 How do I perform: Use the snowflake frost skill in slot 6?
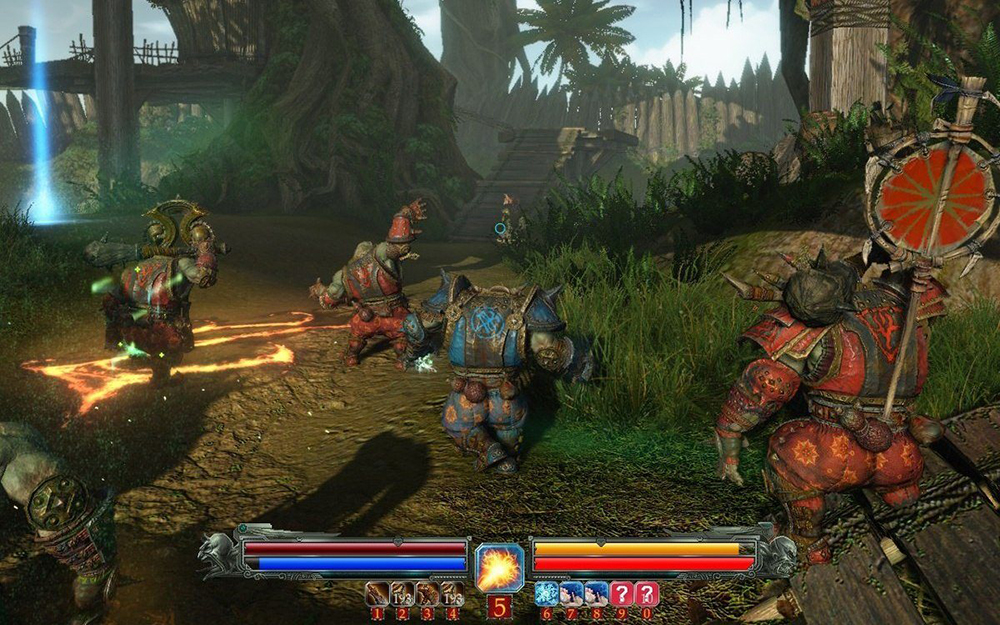[x=545, y=593]
